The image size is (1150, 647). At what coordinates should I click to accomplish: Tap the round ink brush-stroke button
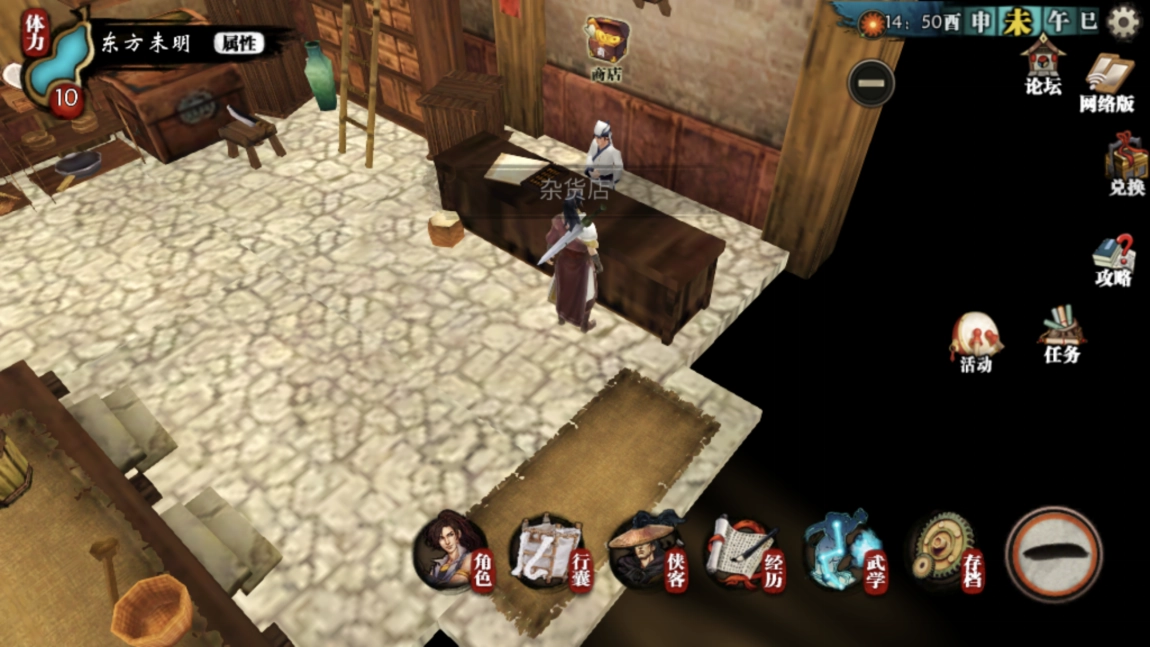1053,553
